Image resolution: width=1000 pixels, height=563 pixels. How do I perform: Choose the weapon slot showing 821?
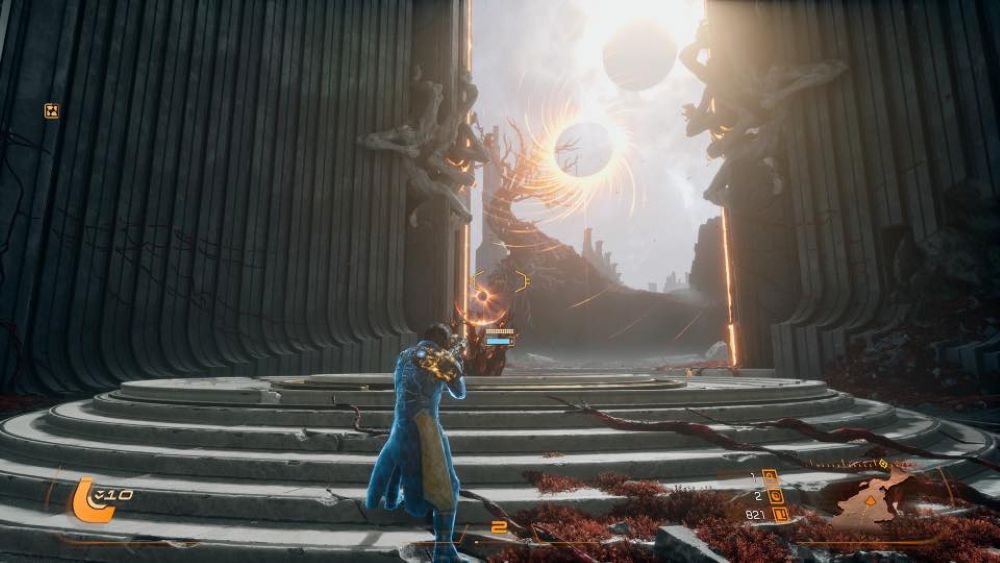click(x=781, y=514)
